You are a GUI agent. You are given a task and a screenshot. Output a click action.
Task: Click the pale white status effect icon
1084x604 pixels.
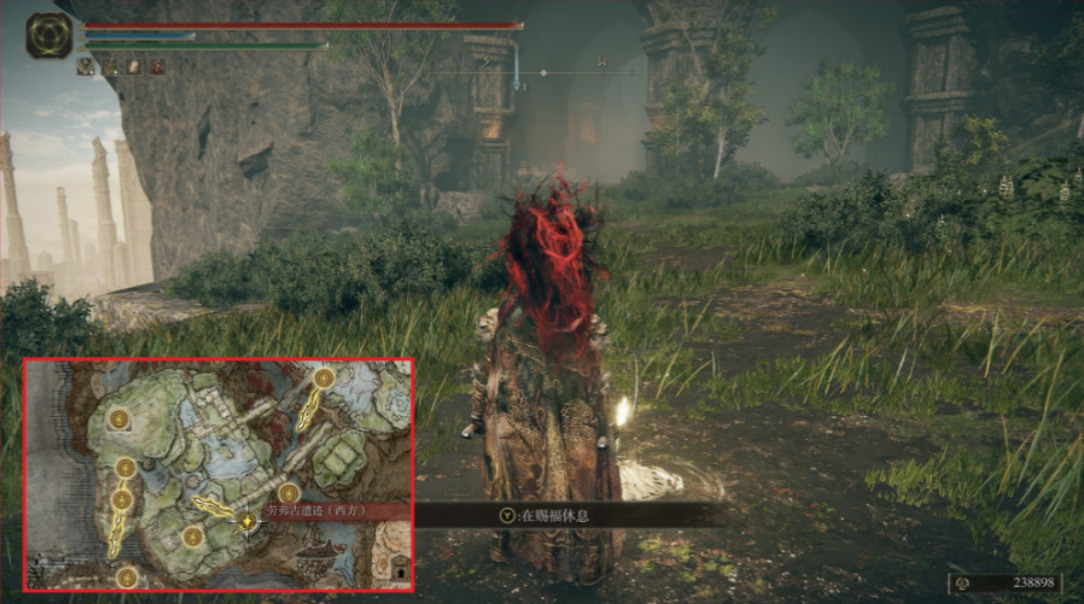pyautogui.click(x=133, y=67)
